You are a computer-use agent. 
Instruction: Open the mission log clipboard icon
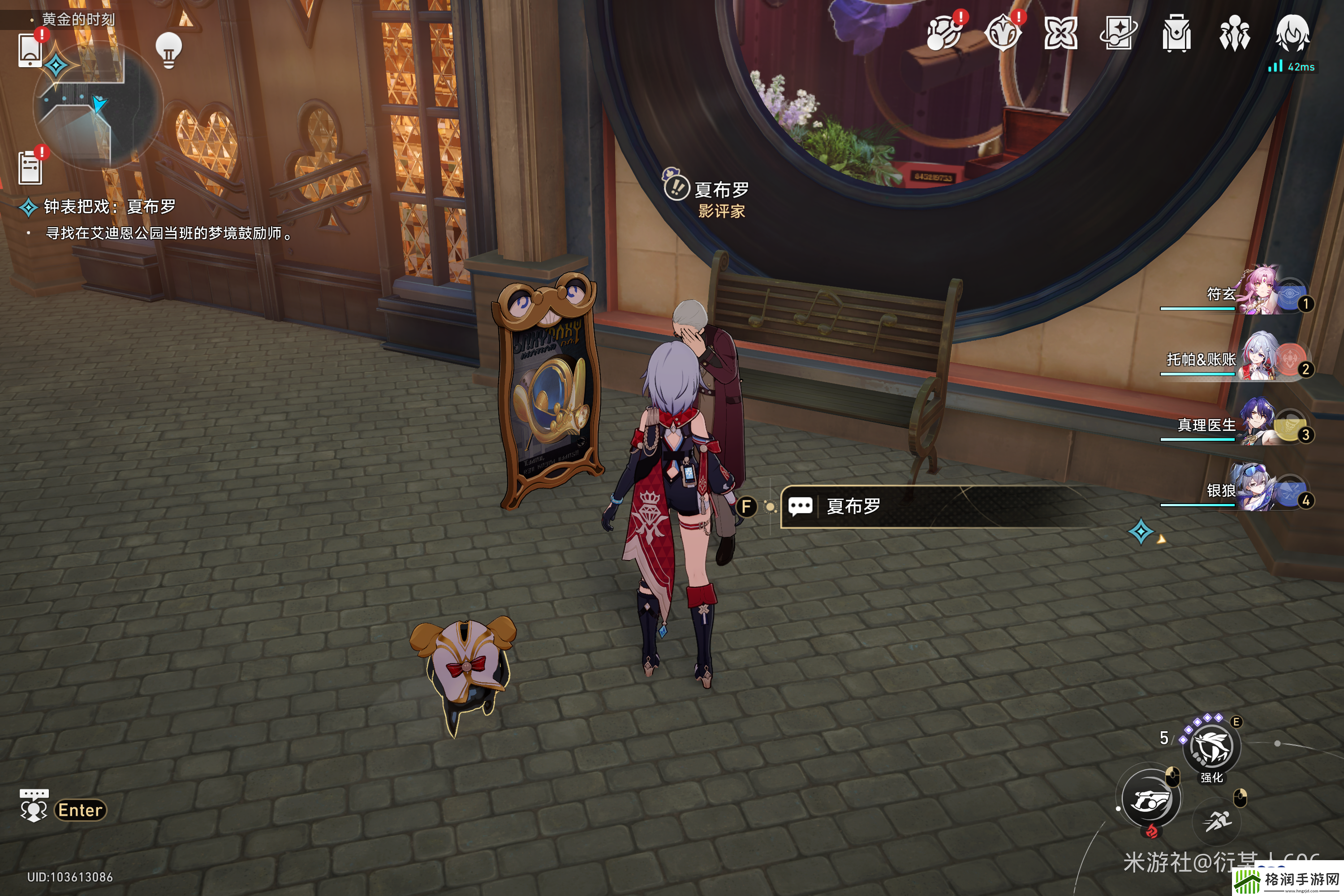click(30, 168)
